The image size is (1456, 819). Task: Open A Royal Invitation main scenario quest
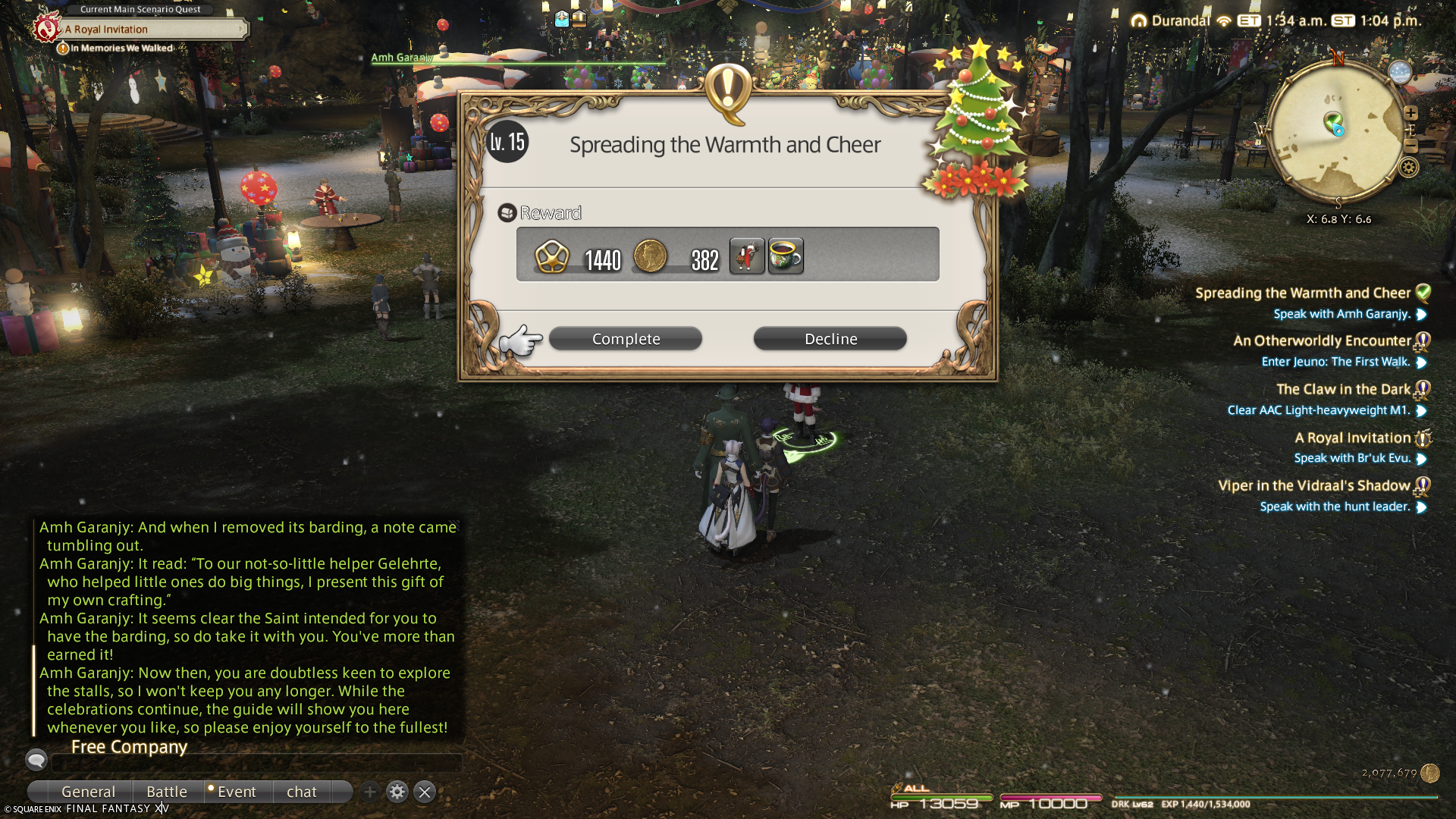point(152,29)
